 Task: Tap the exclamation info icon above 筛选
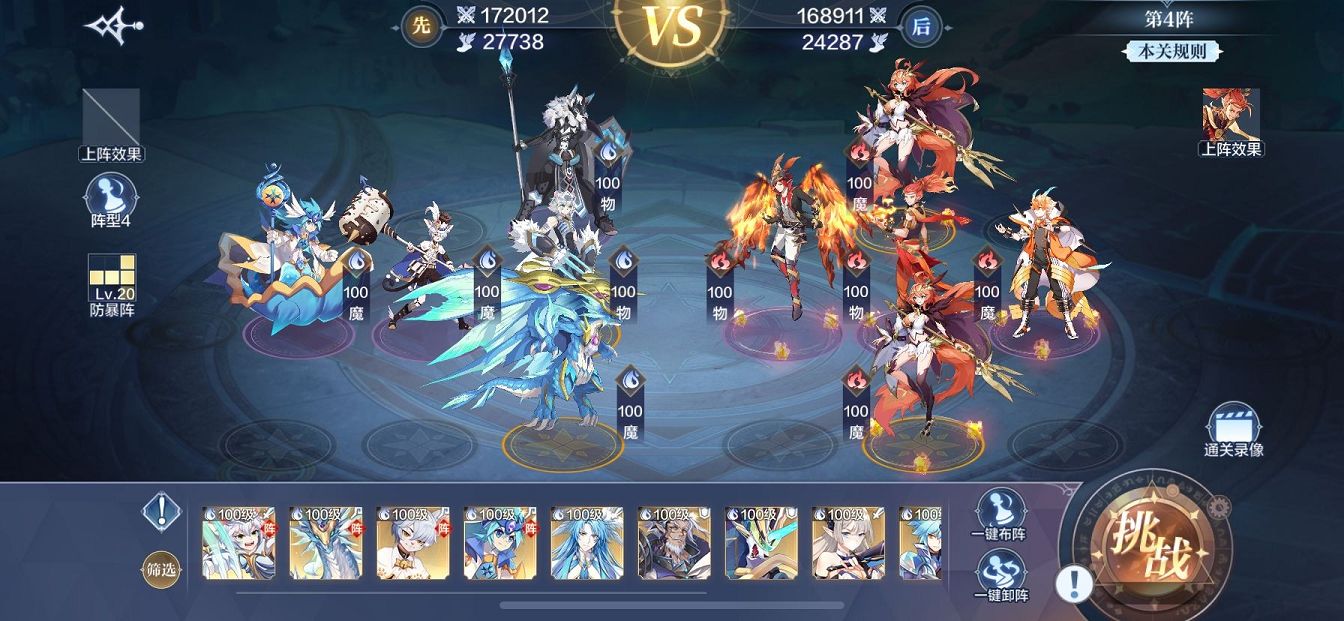[x=160, y=512]
